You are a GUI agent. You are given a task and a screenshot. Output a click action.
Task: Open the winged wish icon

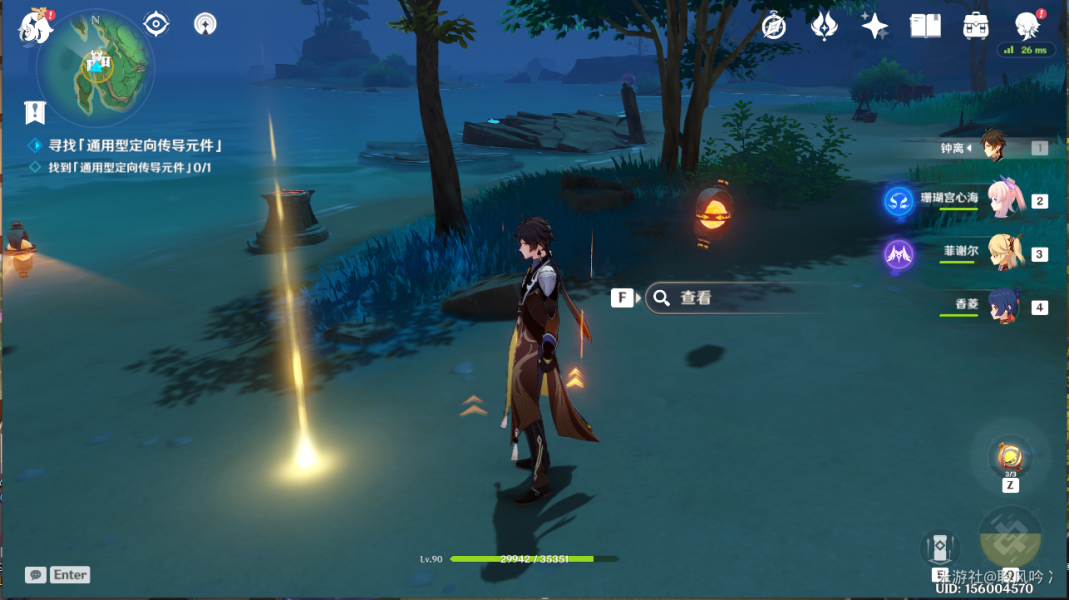coord(823,26)
